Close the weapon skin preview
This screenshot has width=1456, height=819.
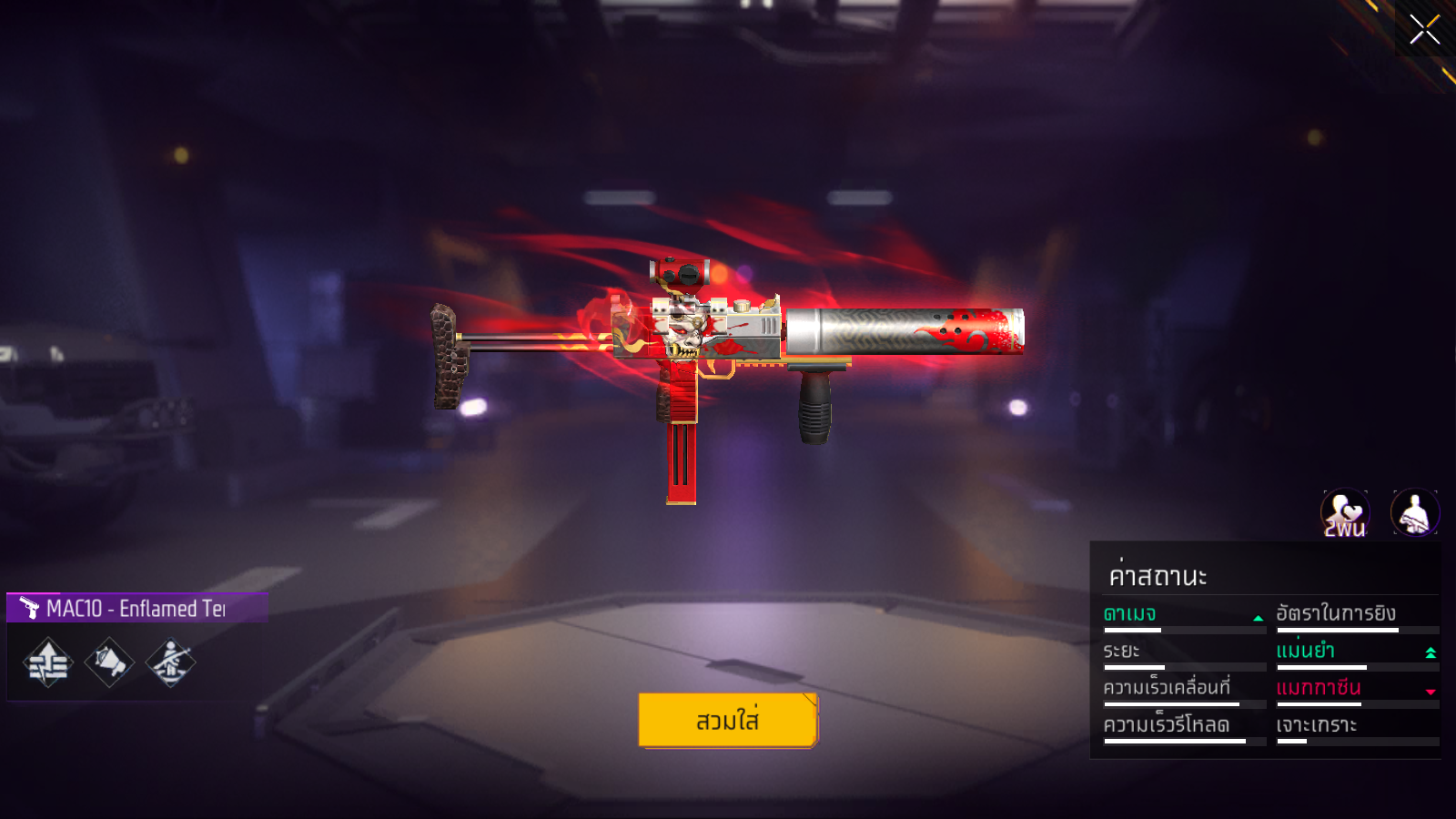click(1424, 29)
